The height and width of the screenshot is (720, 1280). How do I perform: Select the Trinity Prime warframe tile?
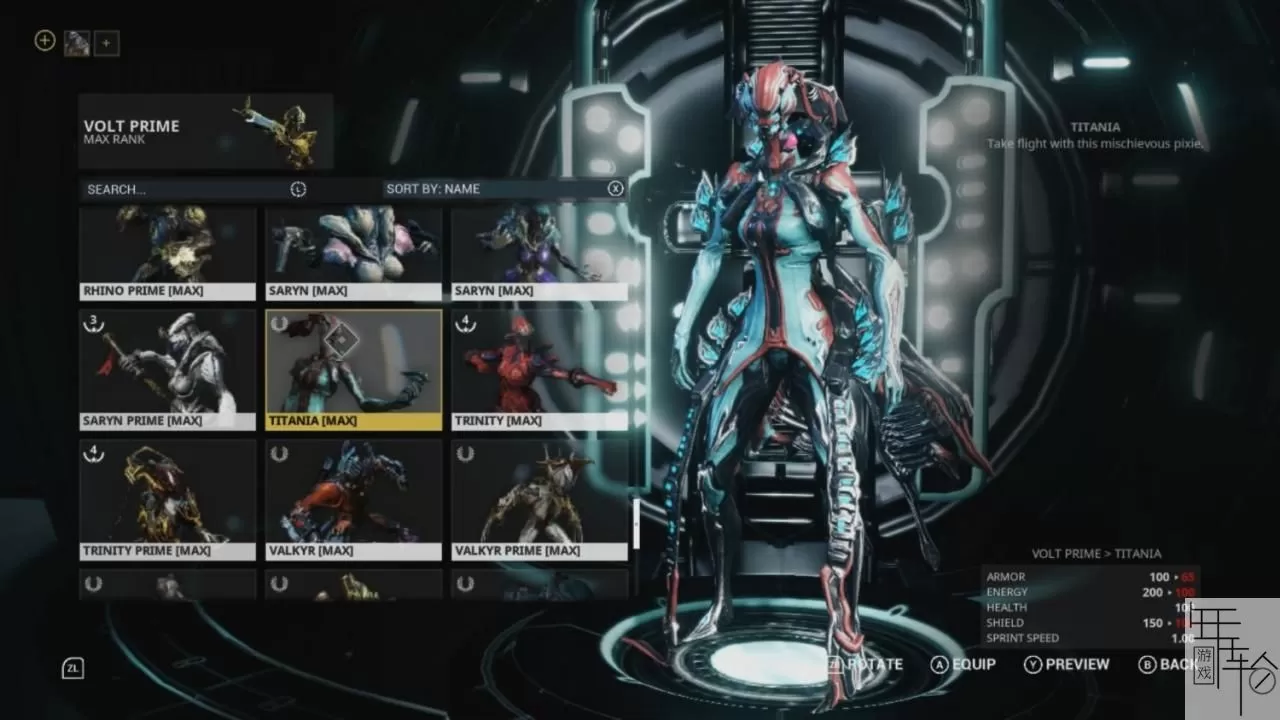tap(168, 499)
